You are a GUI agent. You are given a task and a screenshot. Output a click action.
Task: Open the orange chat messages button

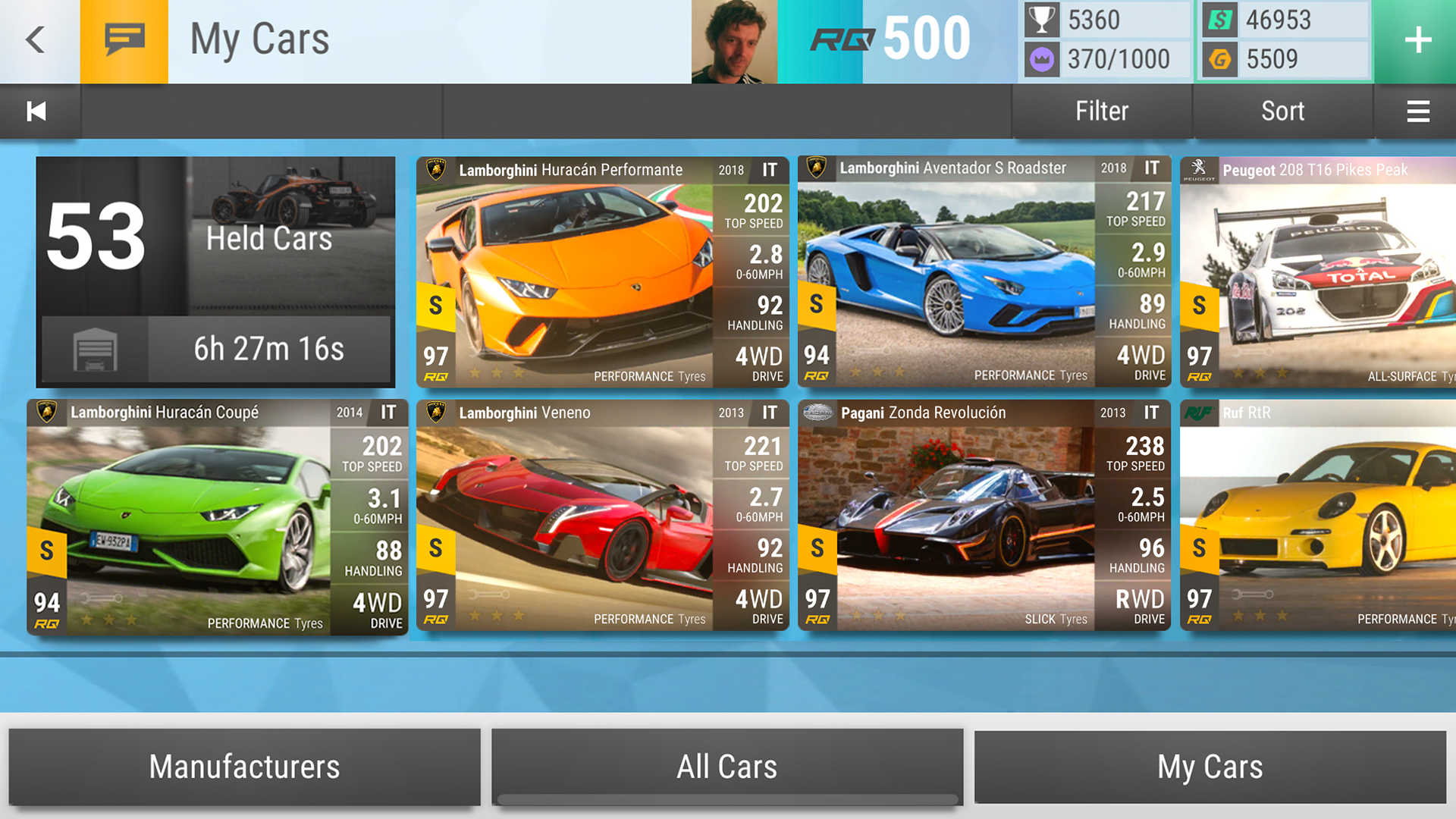[124, 39]
